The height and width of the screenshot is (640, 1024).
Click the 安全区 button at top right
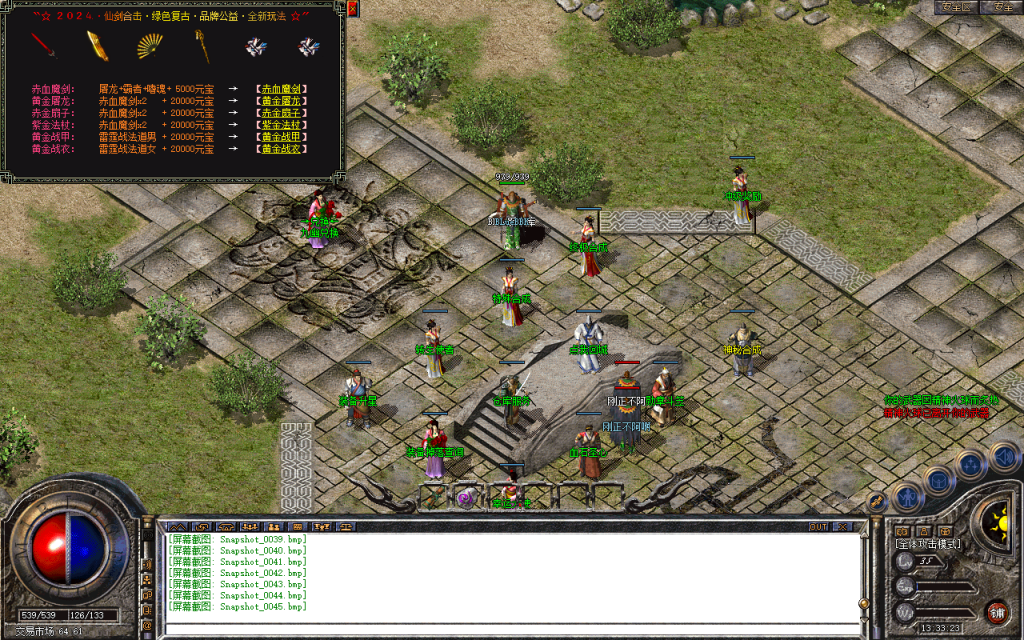[x=956, y=7]
